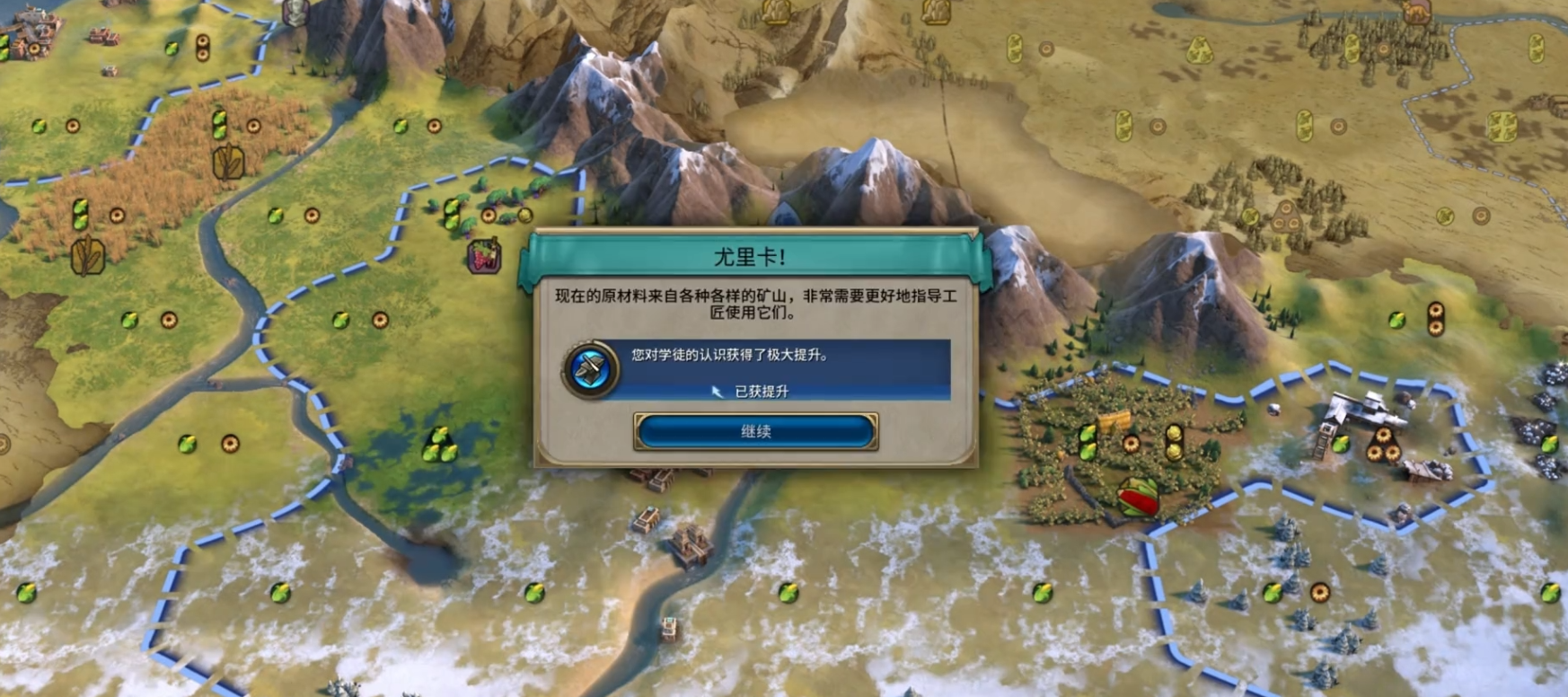Select the maize resource icon near the snowy river
The height and width of the screenshot is (697, 1568).
pyautogui.click(x=533, y=593)
